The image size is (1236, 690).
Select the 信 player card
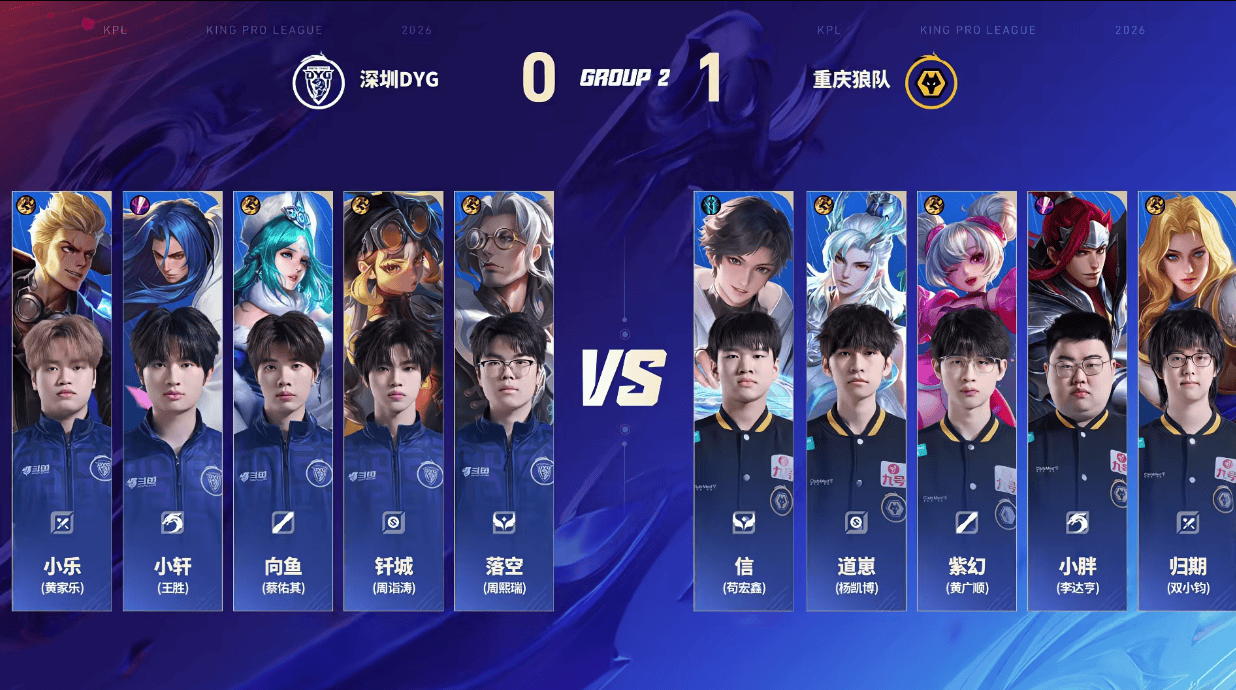743,400
